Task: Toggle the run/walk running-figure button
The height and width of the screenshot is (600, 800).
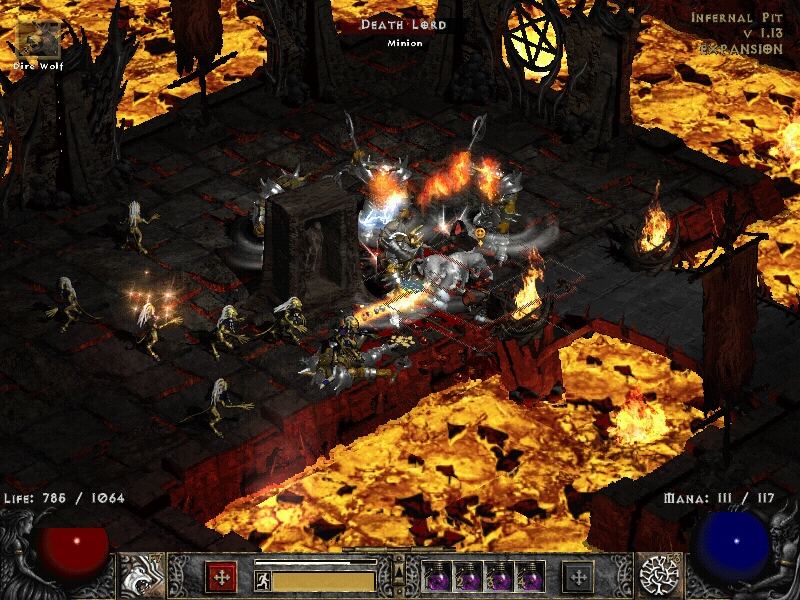Action: (263, 580)
